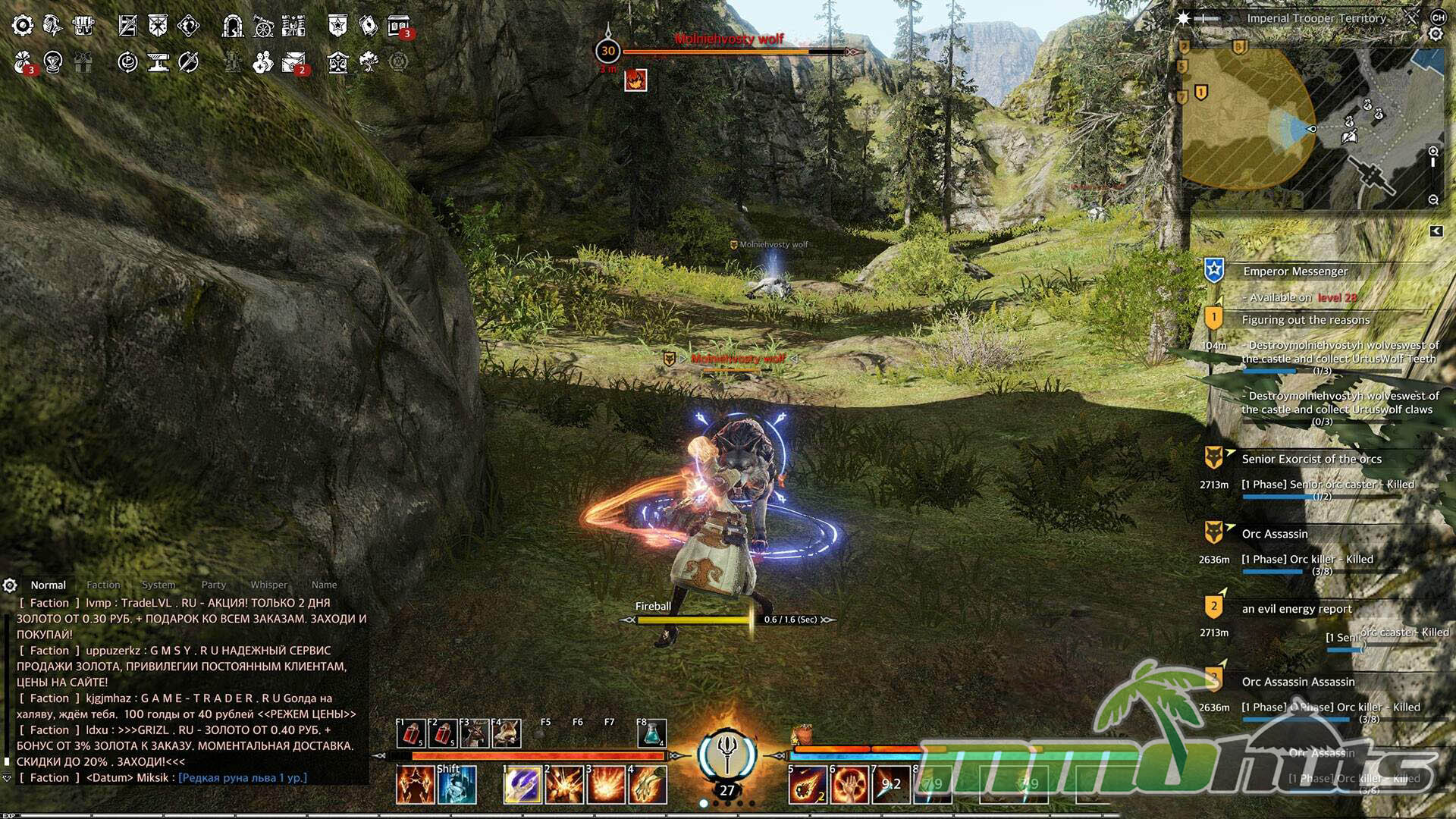Use the teal flask in slot F8
This screenshot has width=1456, height=819.
[x=651, y=733]
